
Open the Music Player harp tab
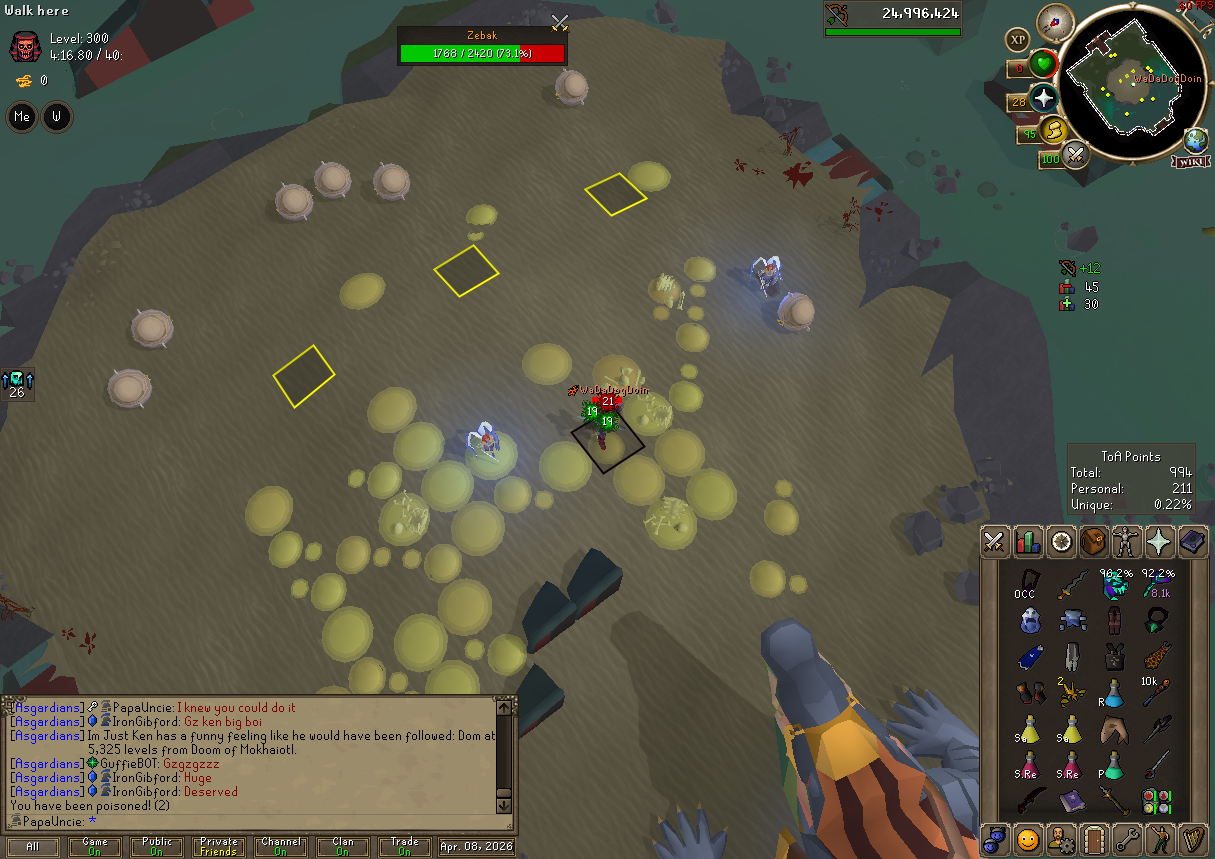click(x=1193, y=838)
